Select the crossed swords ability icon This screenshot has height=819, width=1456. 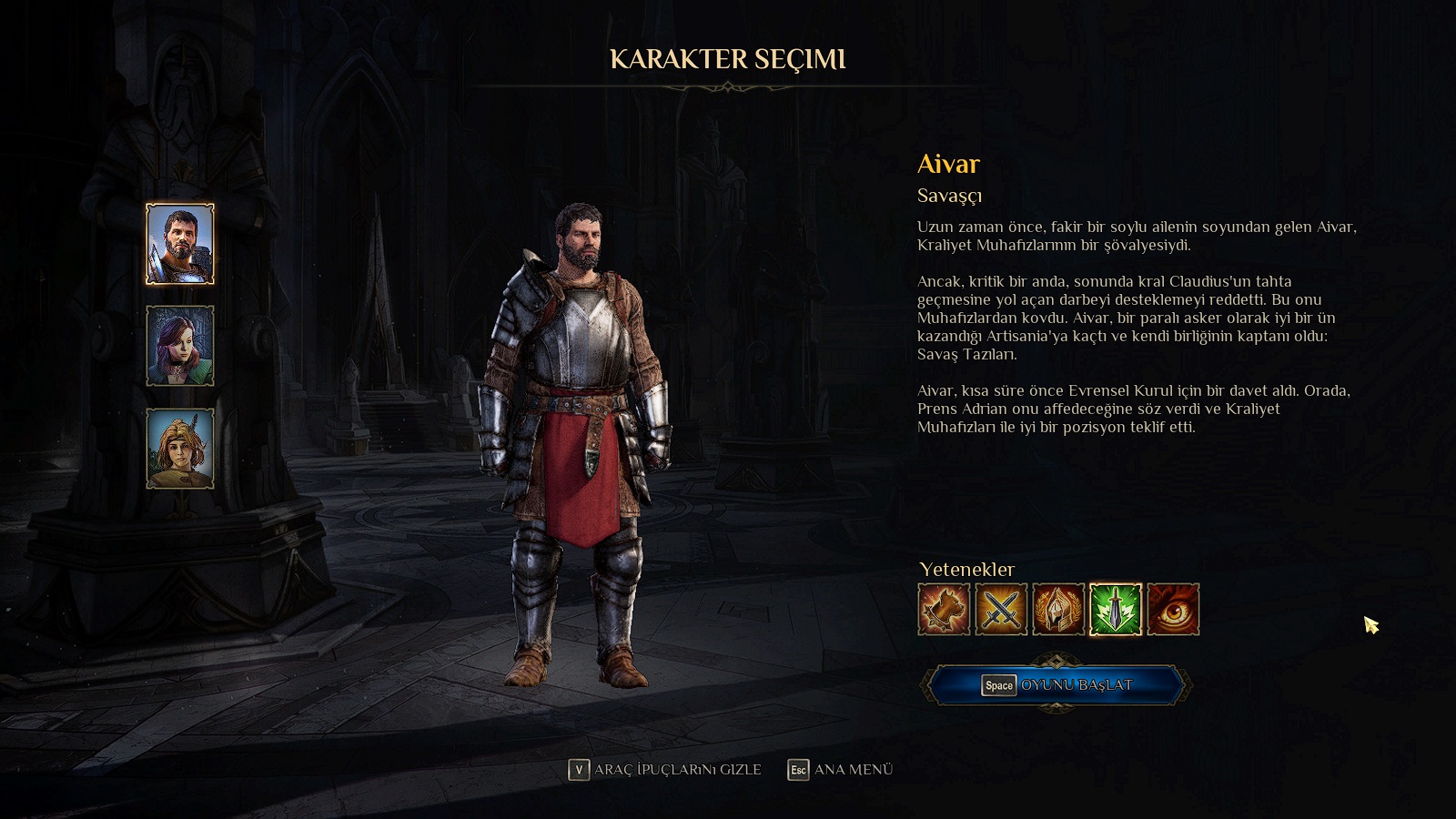(x=1001, y=610)
